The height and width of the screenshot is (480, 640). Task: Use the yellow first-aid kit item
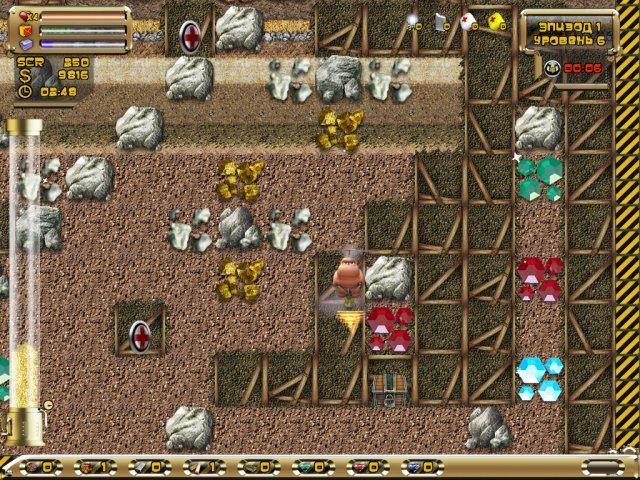click(496, 20)
